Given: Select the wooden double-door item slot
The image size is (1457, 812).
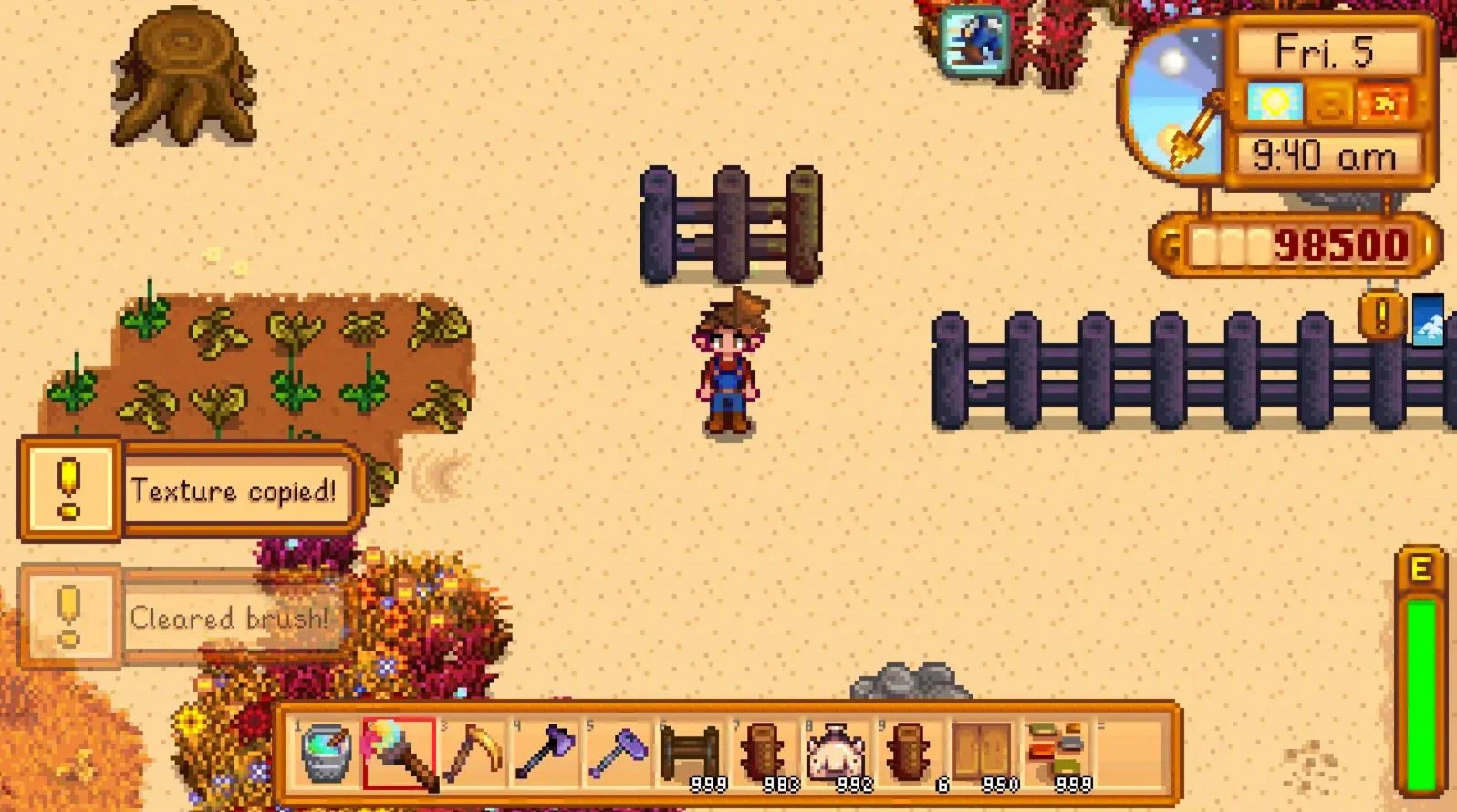Looking at the screenshot, I should pyautogui.click(x=983, y=755).
